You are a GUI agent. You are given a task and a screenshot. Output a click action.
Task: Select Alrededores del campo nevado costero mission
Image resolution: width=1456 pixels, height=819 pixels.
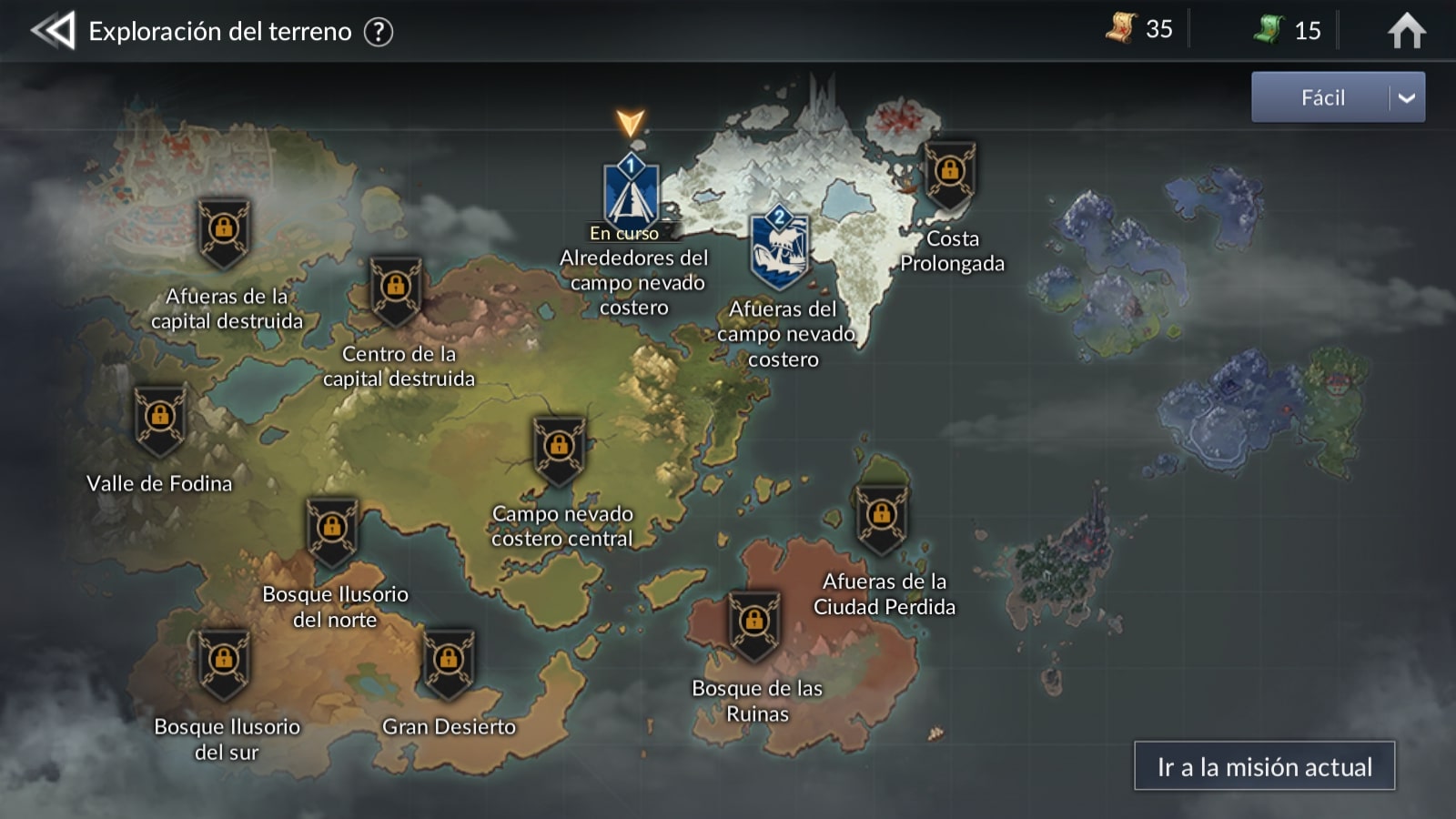(631, 194)
